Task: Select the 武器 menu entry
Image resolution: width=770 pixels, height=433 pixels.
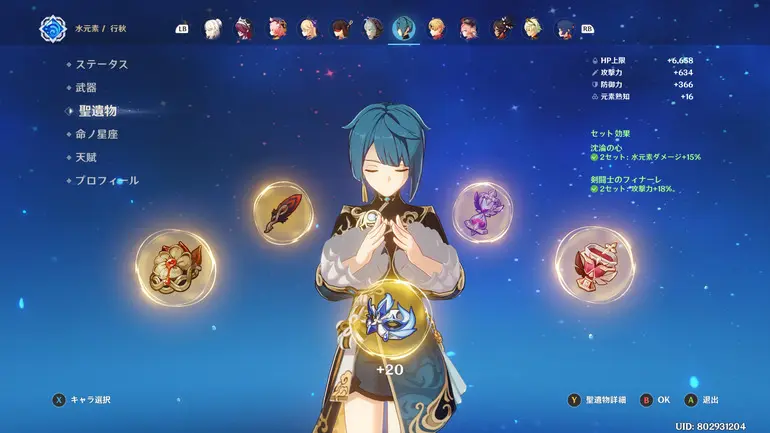Action: (86, 88)
